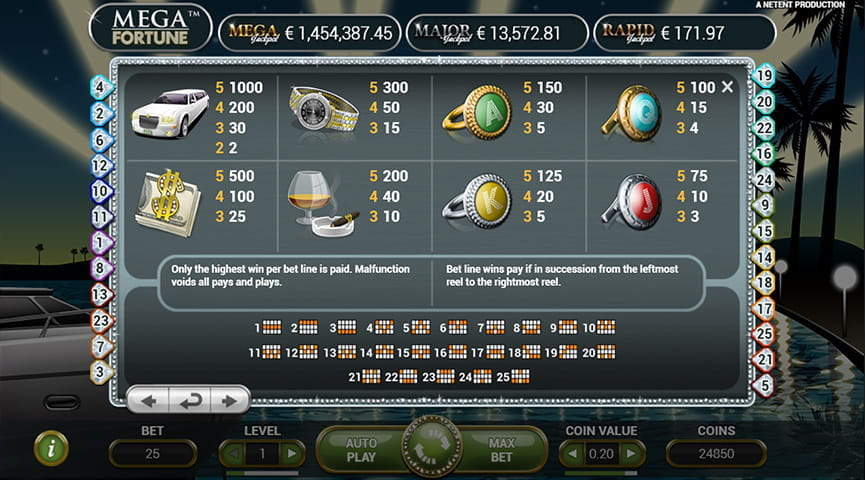The width and height of the screenshot is (865, 480).
Task: Select bet line 19 badge
Action: pyautogui.click(x=764, y=75)
